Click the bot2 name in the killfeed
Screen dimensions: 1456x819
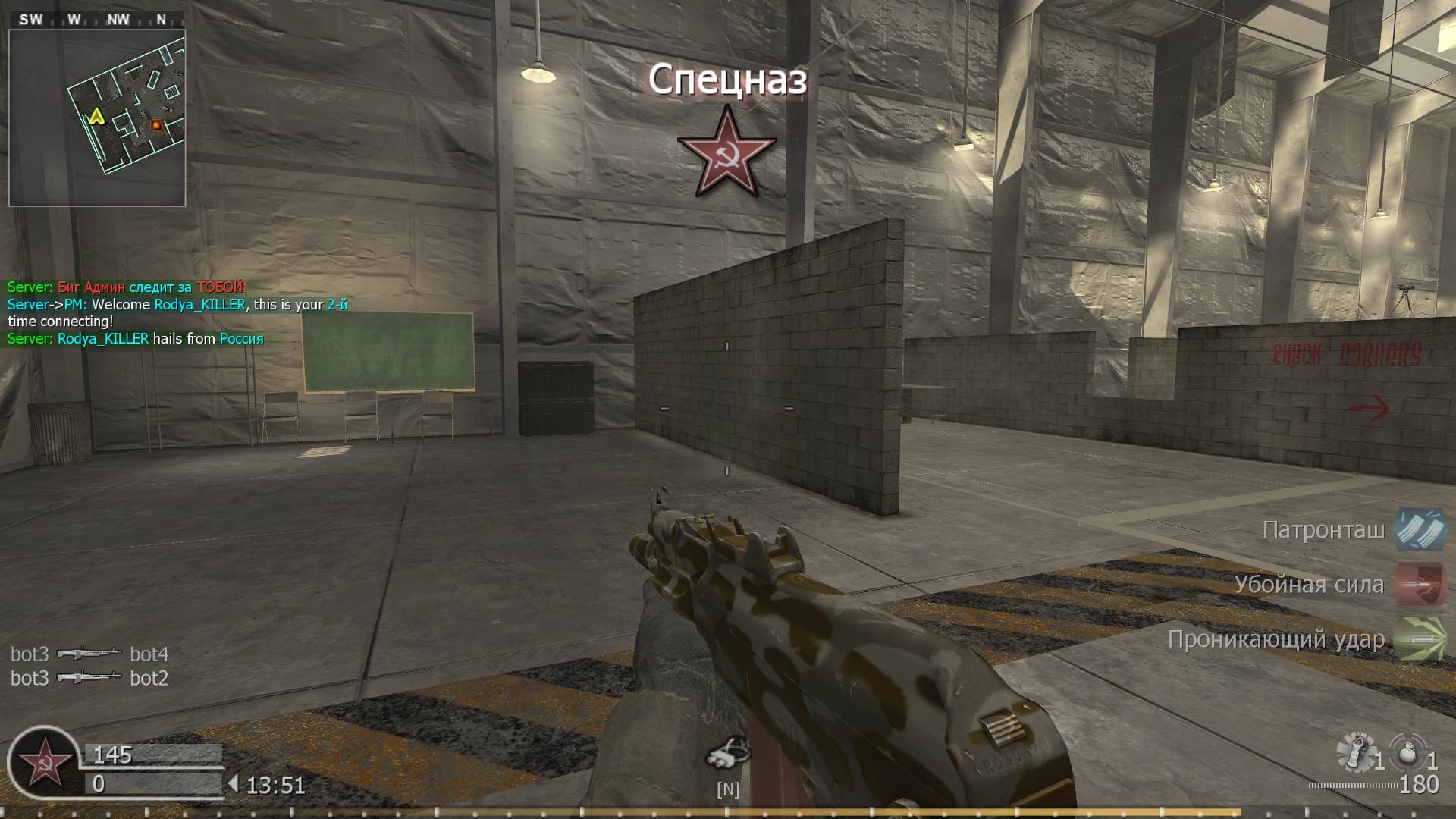click(x=149, y=679)
